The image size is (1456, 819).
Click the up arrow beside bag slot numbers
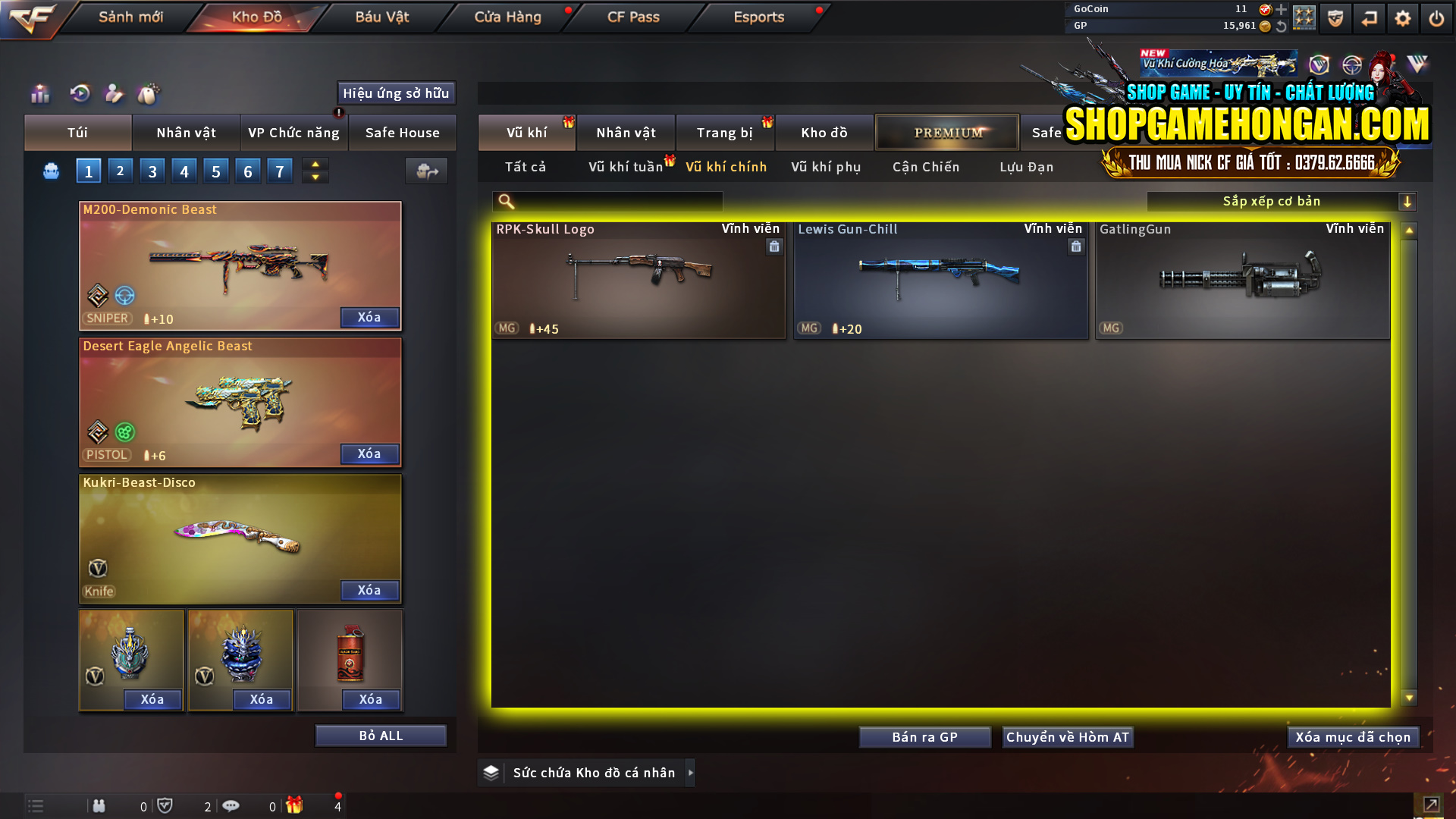click(315, 164)
